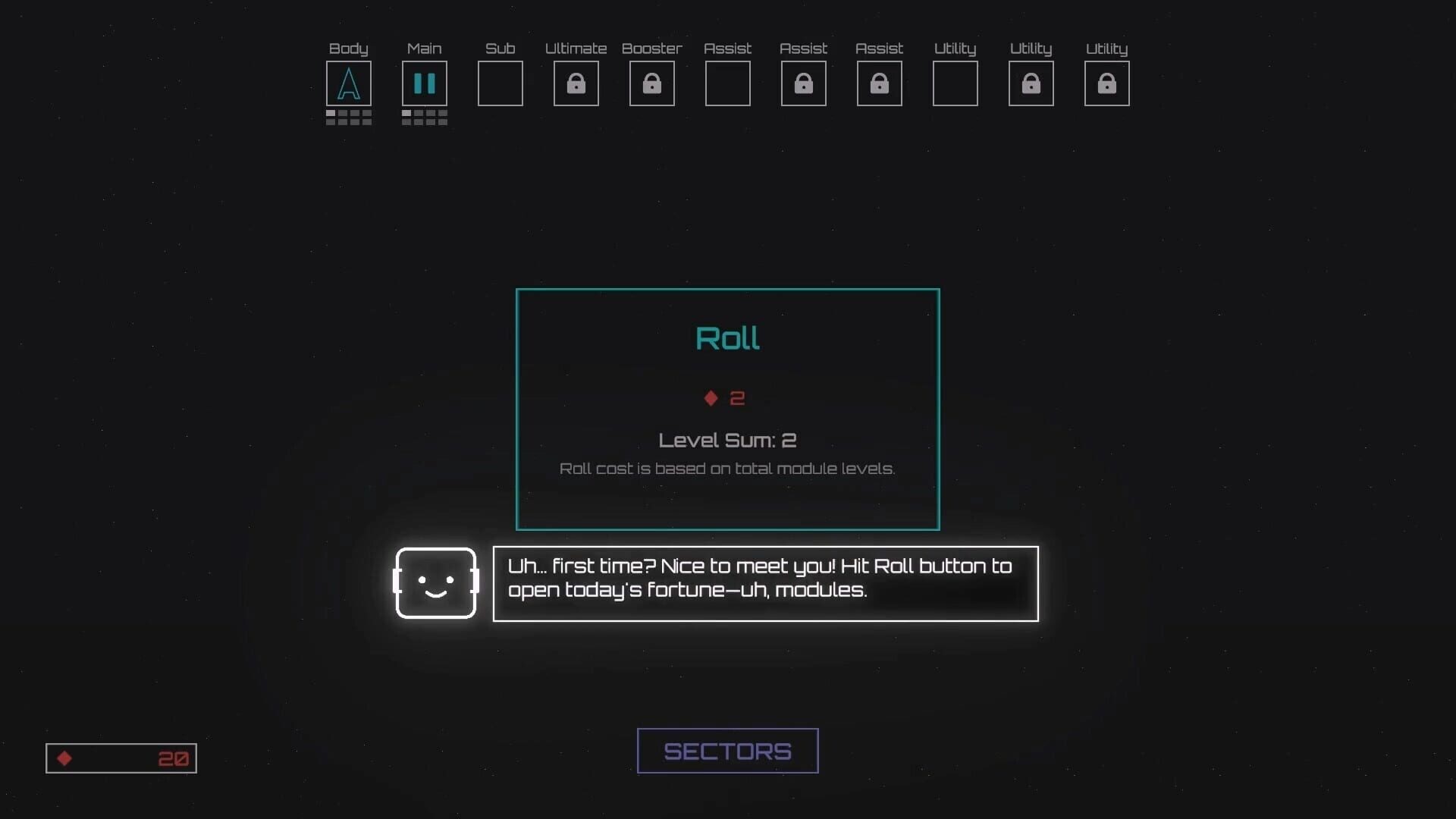Click the Level Sum: 2 text
1456x819 pixels.
(727, 440)
